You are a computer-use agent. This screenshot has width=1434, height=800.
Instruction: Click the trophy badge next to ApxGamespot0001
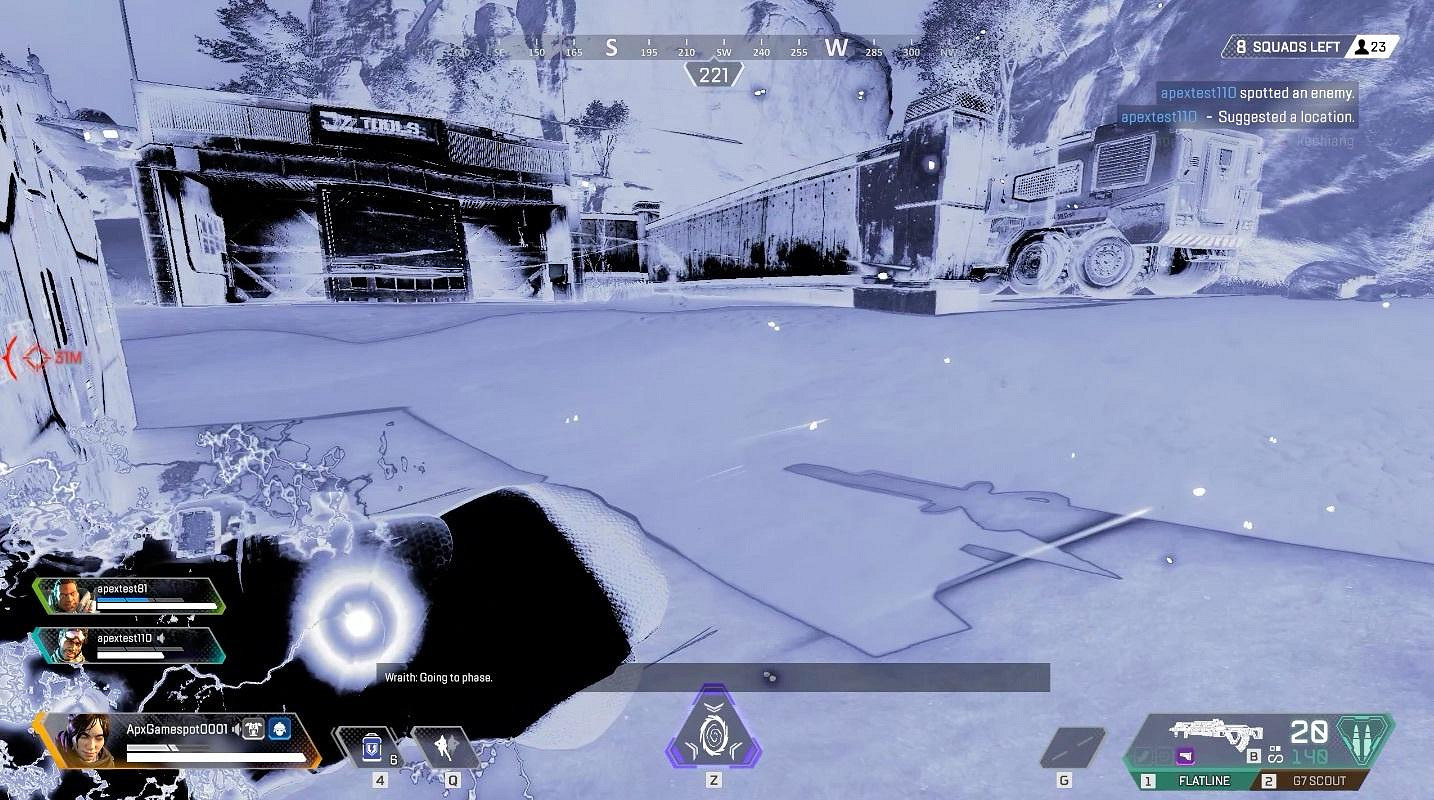[254, 730]
